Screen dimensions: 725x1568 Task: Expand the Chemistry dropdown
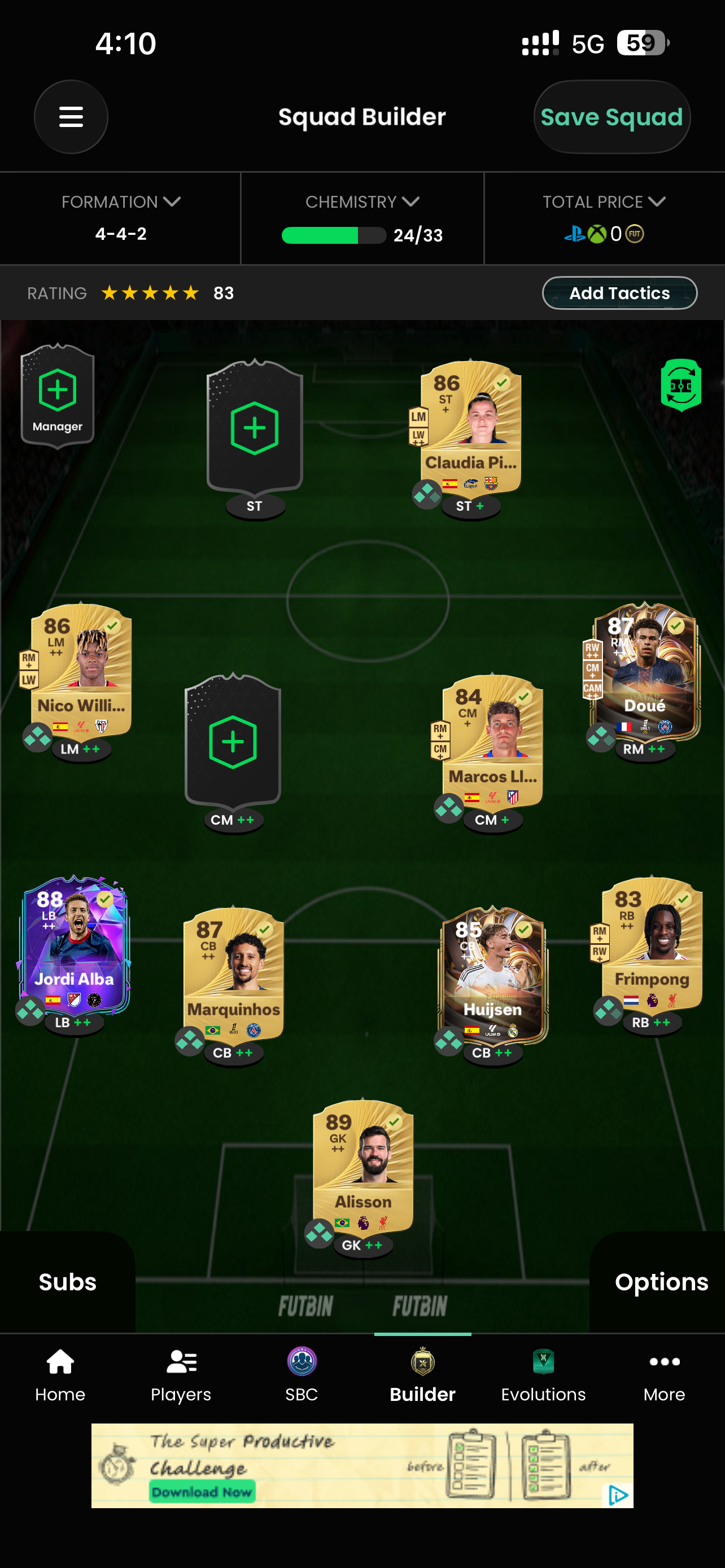point(362,202)
